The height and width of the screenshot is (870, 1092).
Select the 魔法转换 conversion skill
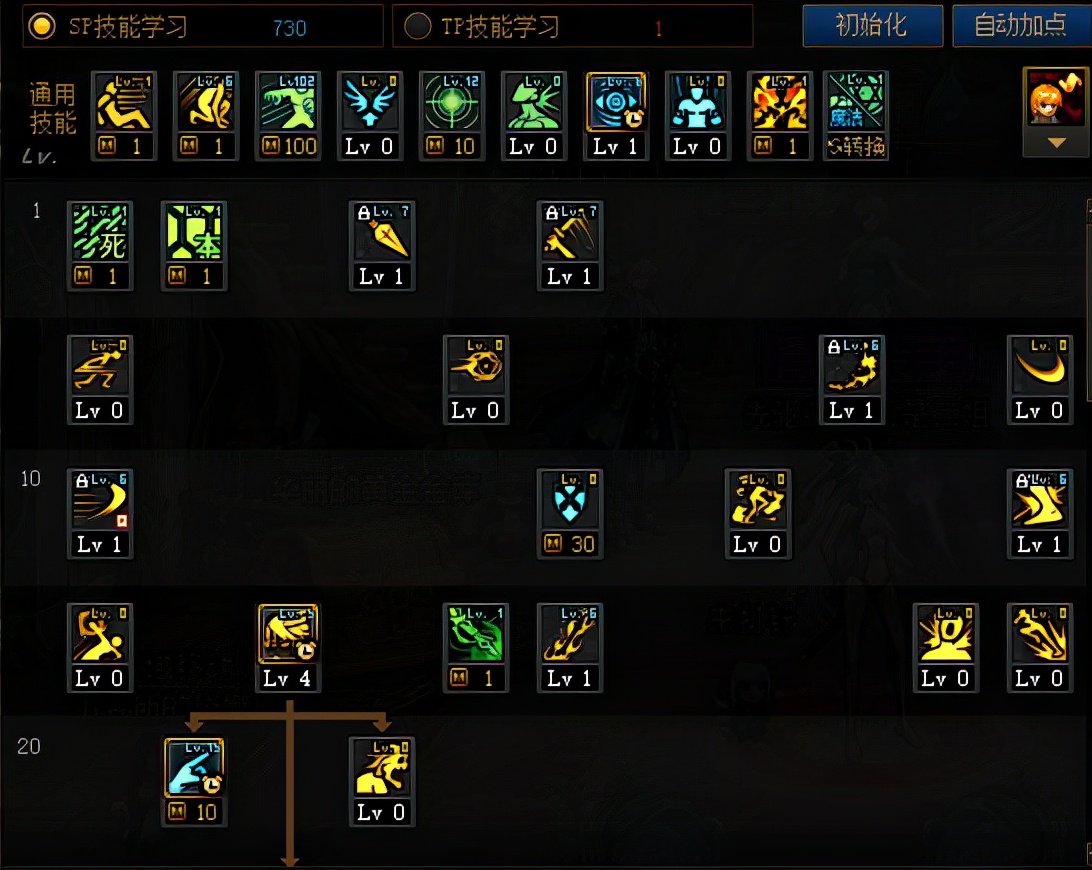click(x=856, y=105)
